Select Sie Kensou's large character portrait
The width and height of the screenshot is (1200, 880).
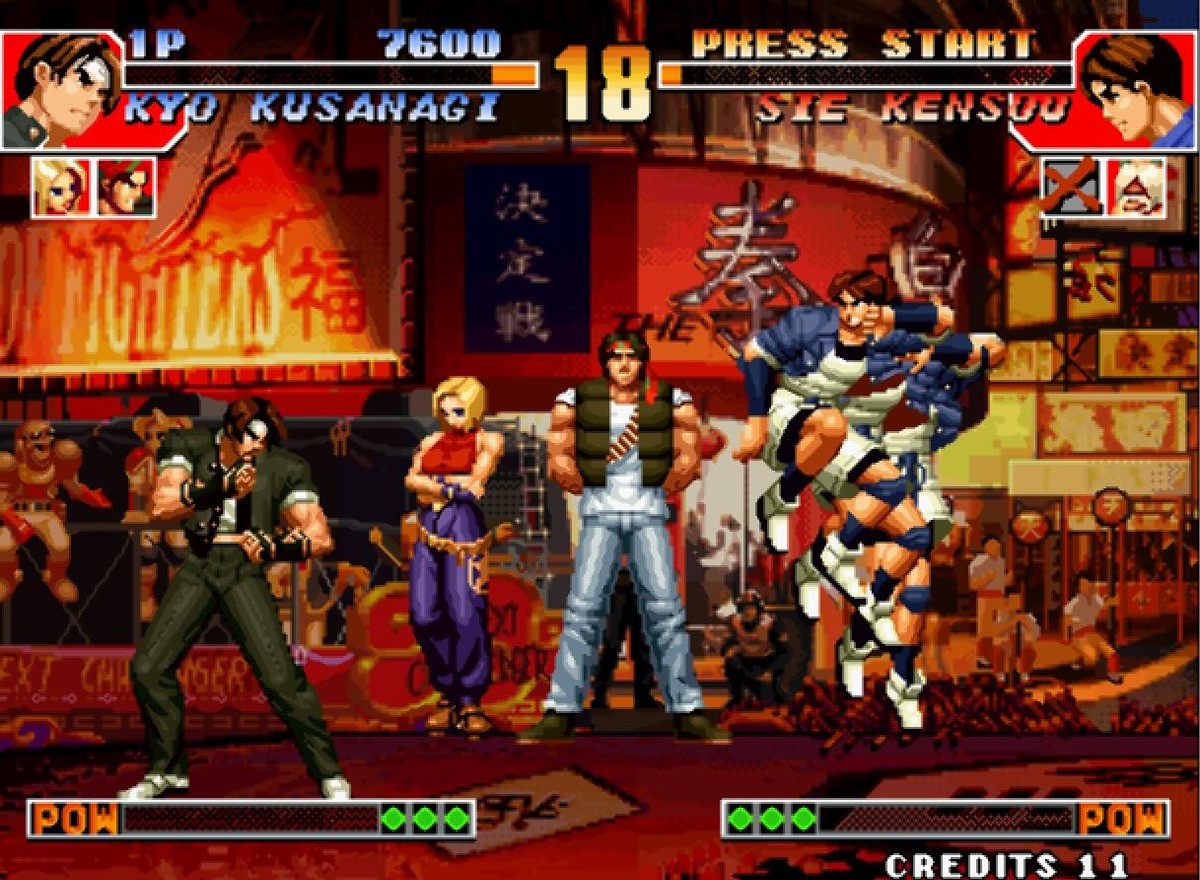pos(1136,90)
